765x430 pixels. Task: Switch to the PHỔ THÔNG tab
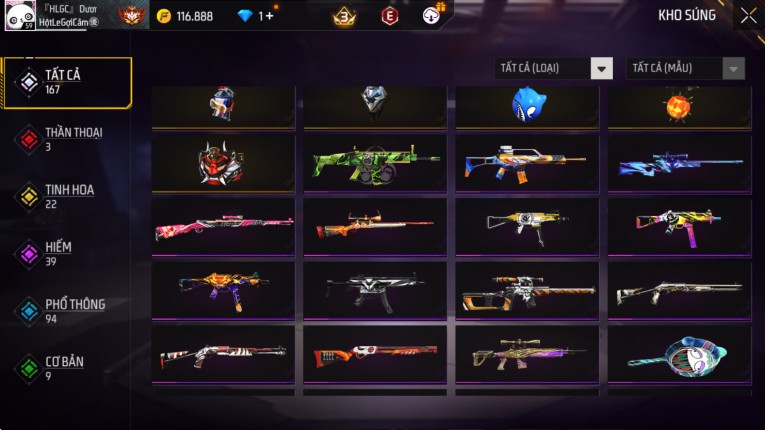tap(66, 310)
